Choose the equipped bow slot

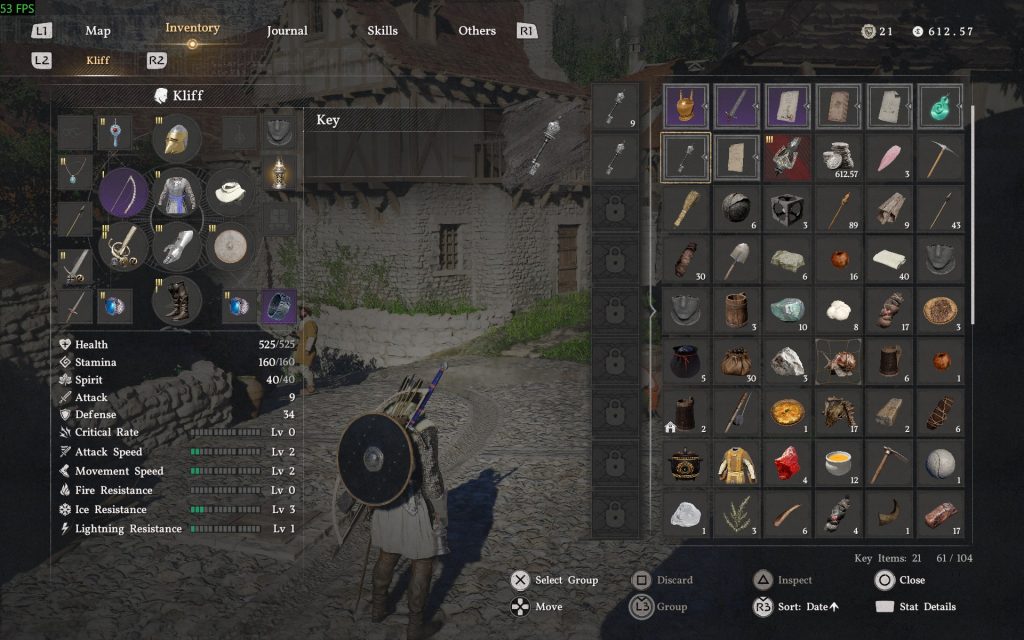[123, 192]
